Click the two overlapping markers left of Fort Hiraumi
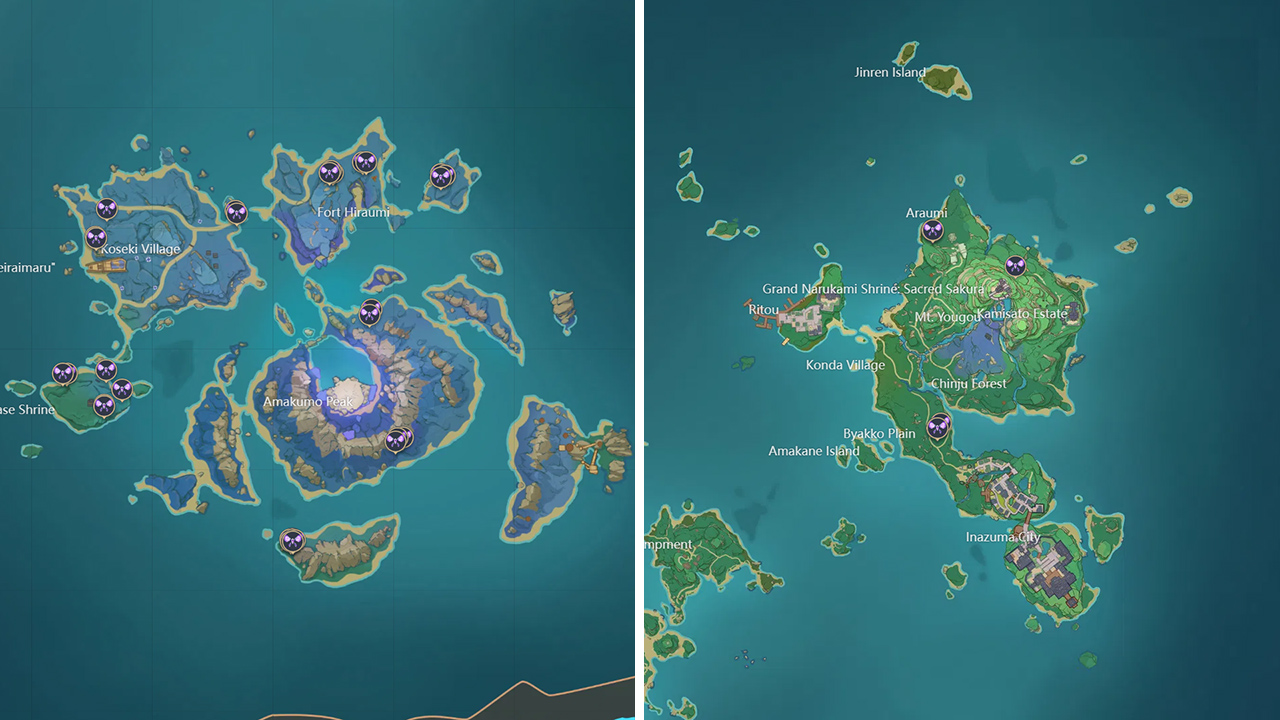The image size is (1280, 720). coord(330,172)
